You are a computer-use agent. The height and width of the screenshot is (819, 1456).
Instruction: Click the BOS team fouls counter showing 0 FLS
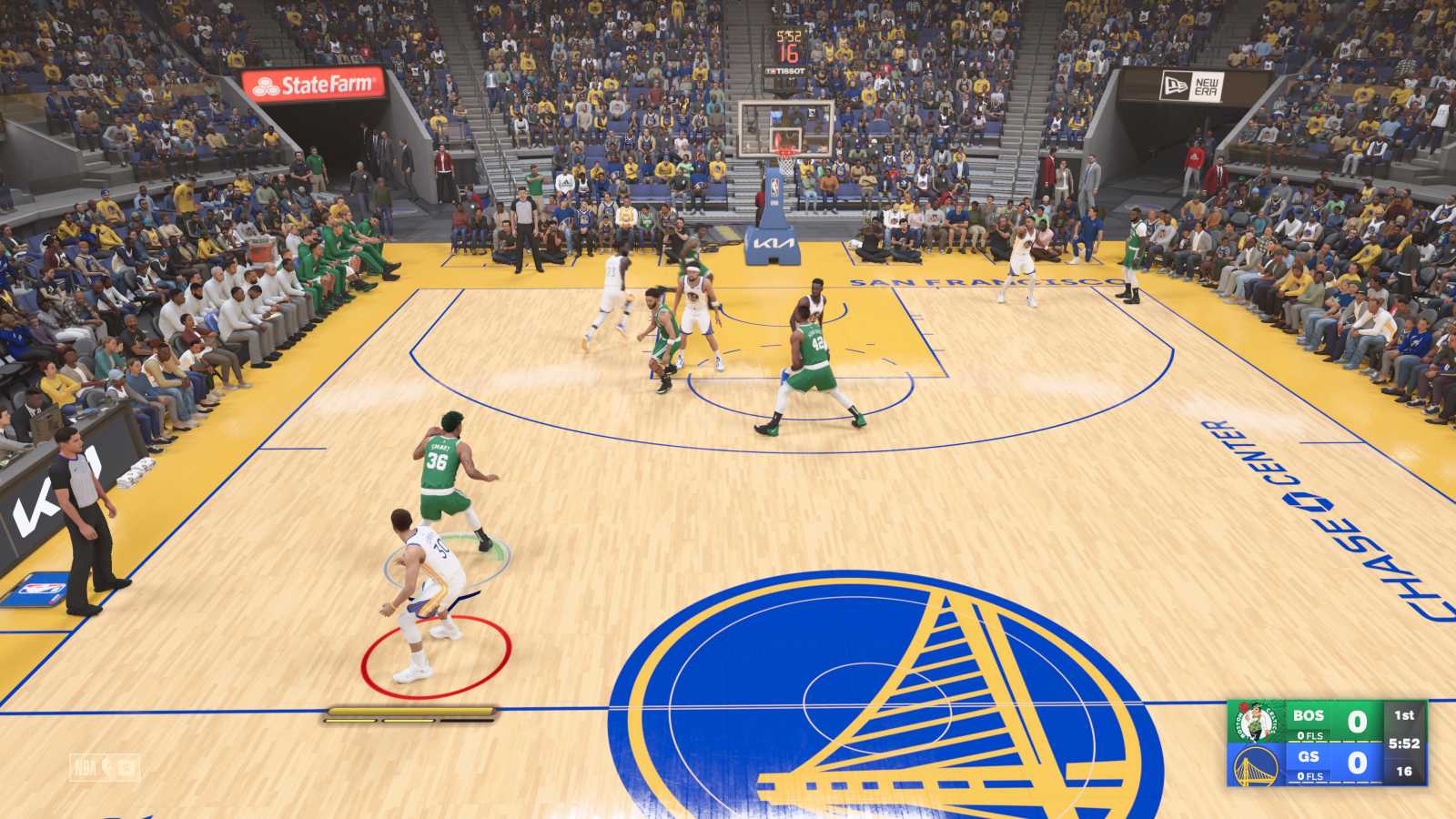point(1310,735)
